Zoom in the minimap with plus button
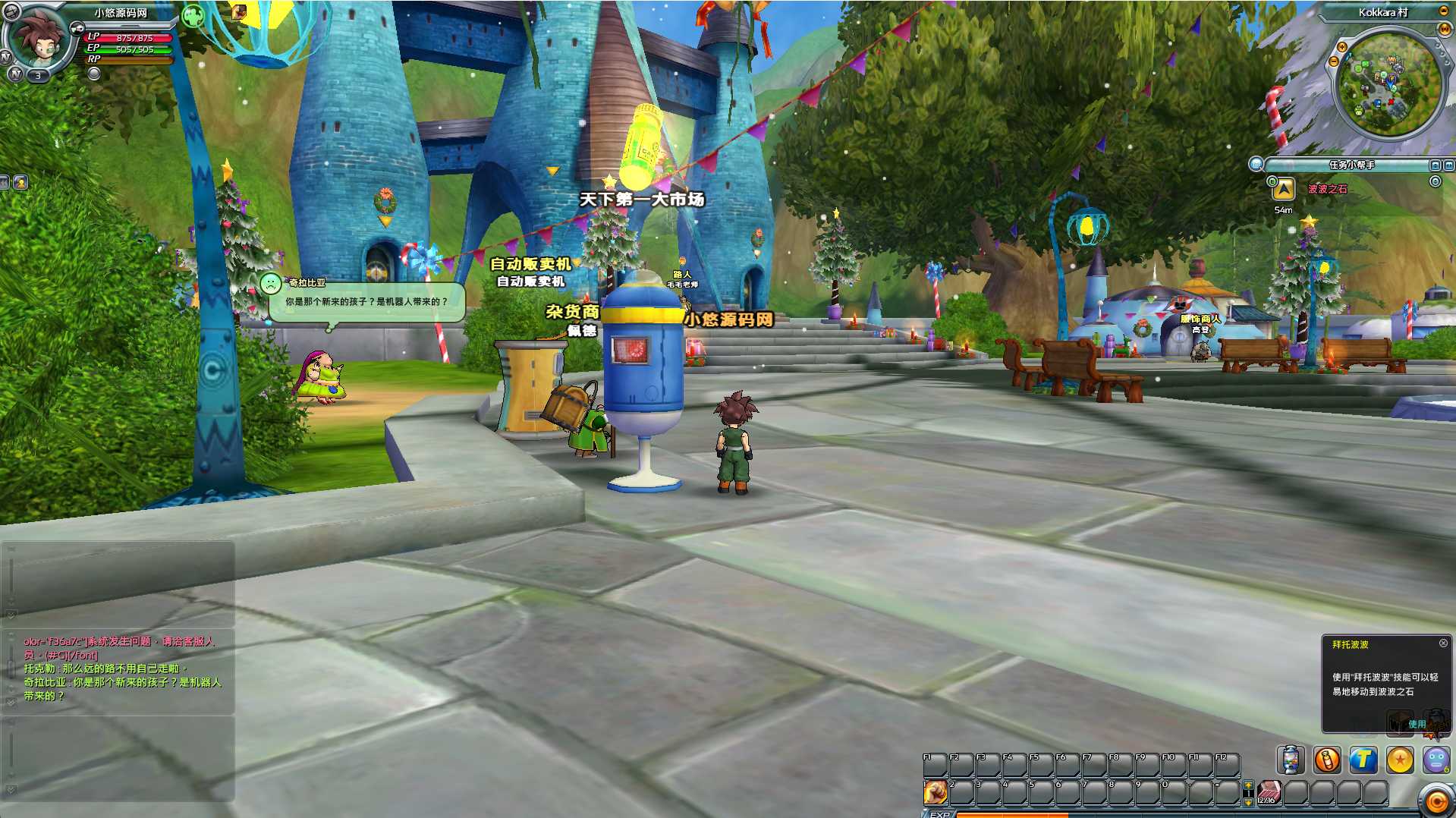This screenshot has width=1456, height=818. (x=1341, y=47)
